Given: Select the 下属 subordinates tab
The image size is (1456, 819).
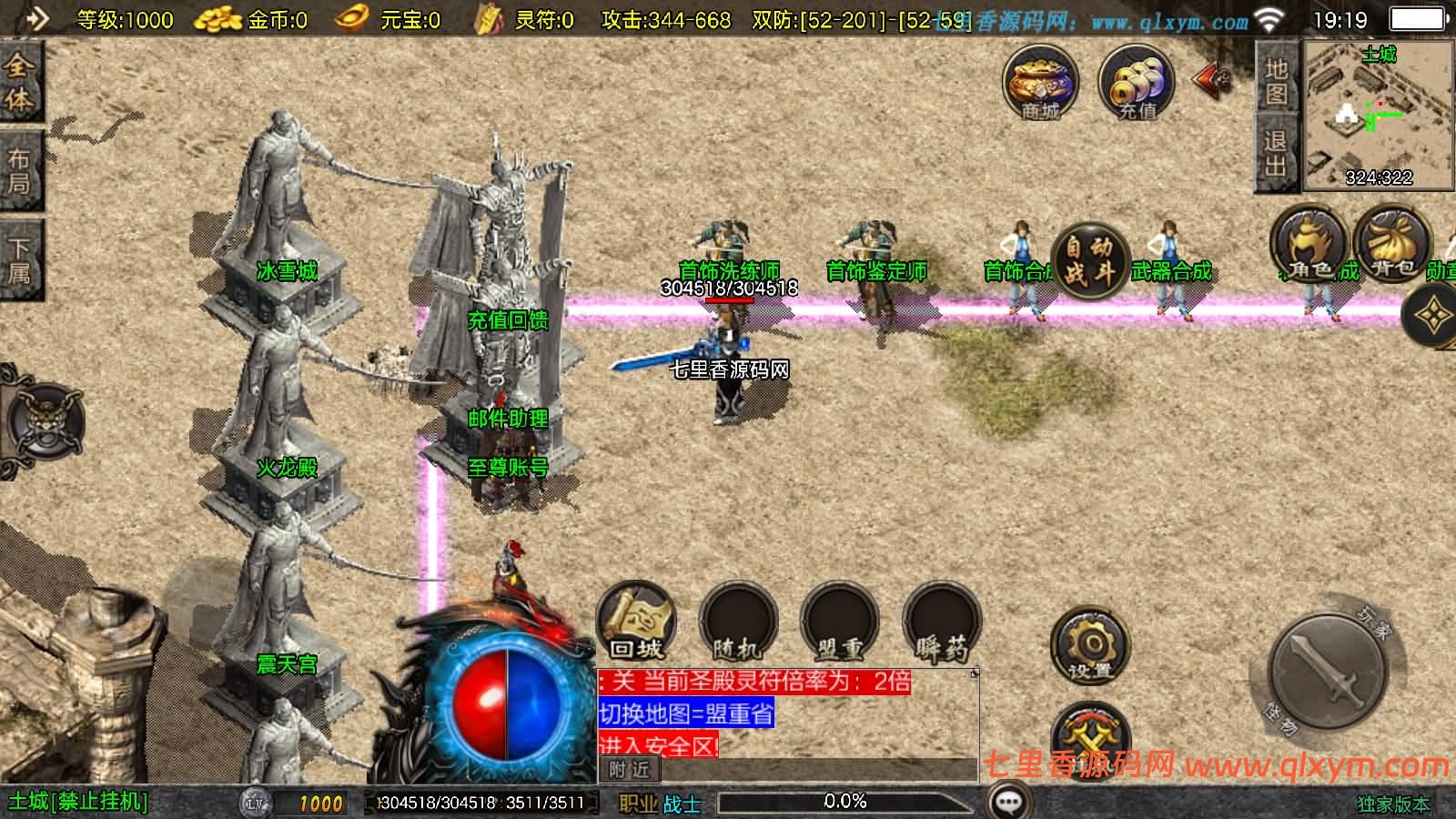Looking at the screenshot, I should [18, 258].
